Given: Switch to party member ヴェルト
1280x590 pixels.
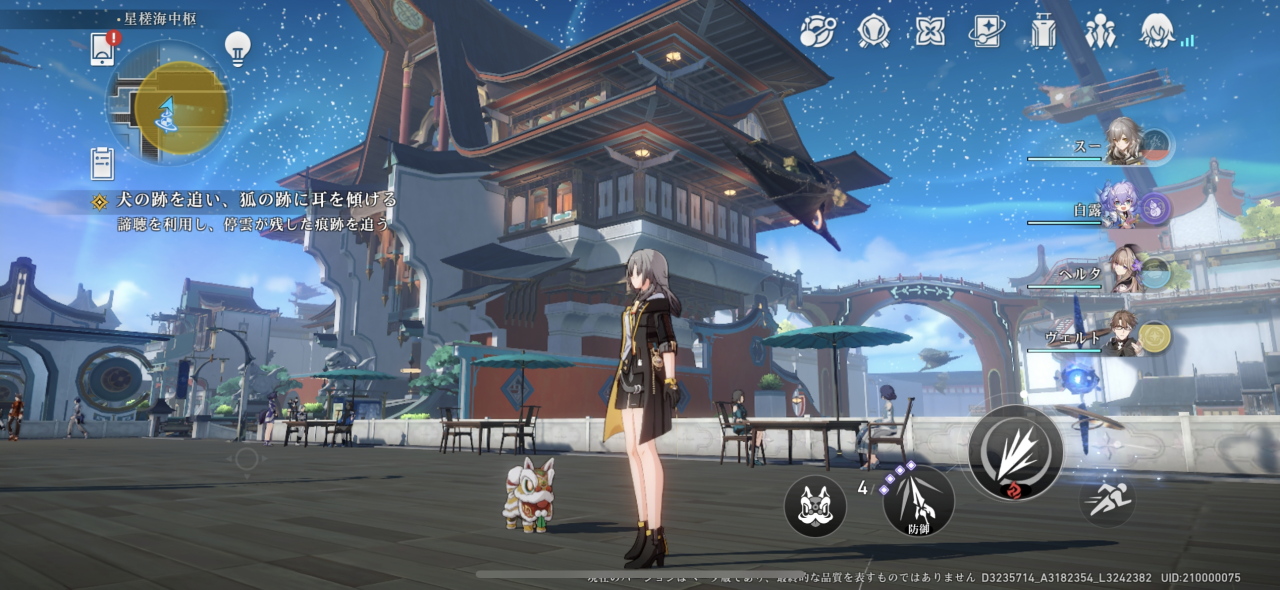Looking at the screenshot, I should [1123, 335].
